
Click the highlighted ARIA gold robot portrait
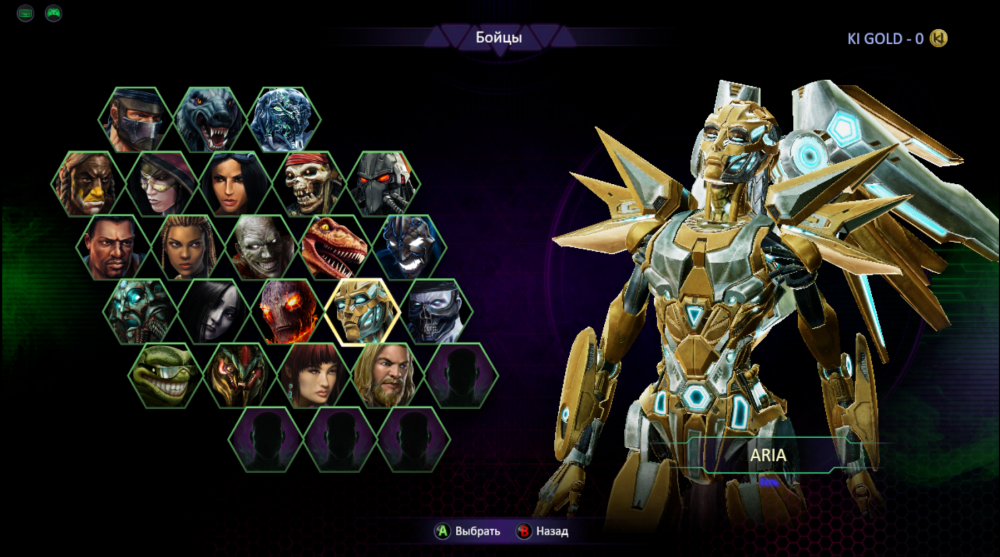(362, 311)
